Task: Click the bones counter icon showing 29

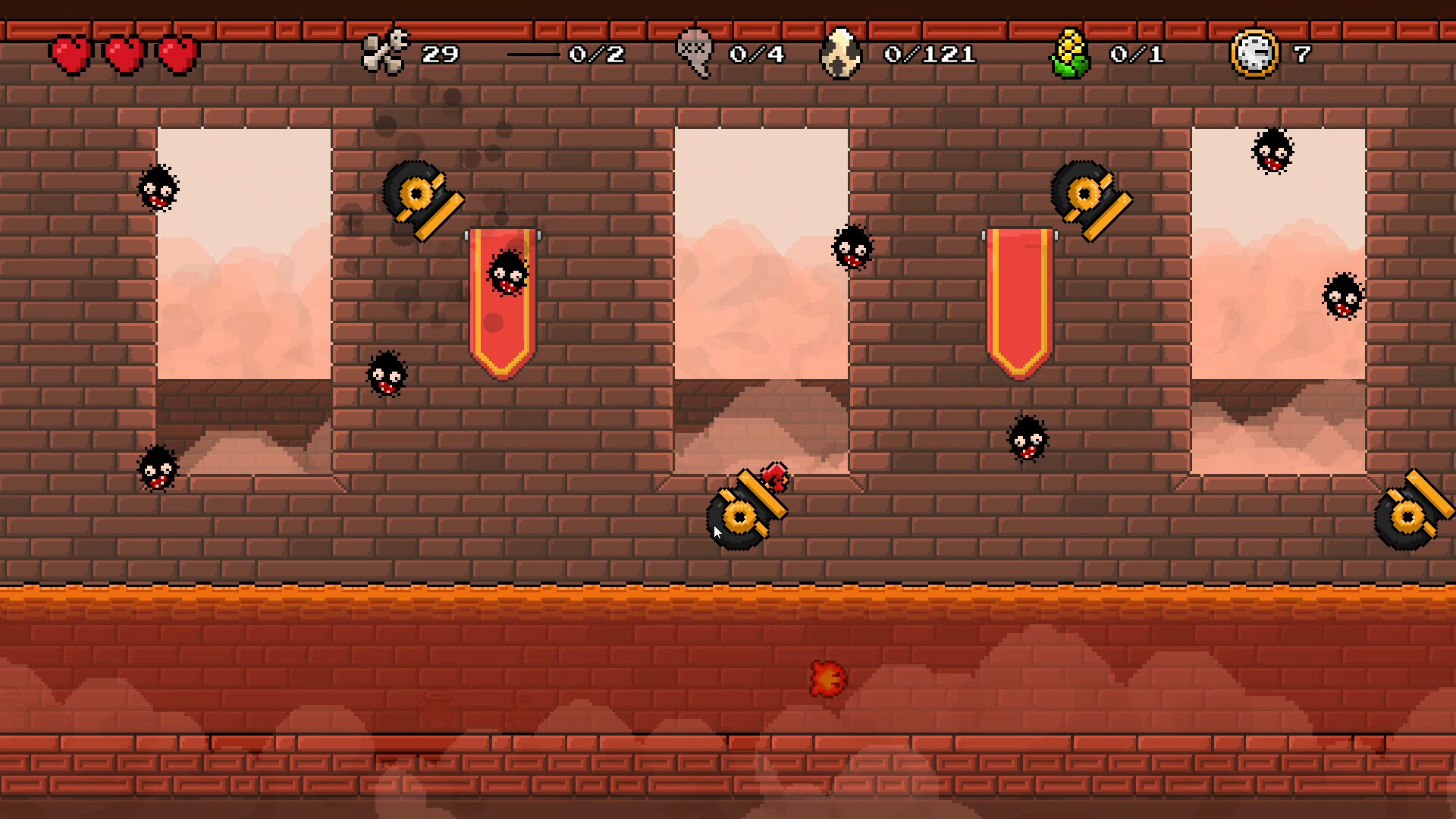Action: point(387,51)
